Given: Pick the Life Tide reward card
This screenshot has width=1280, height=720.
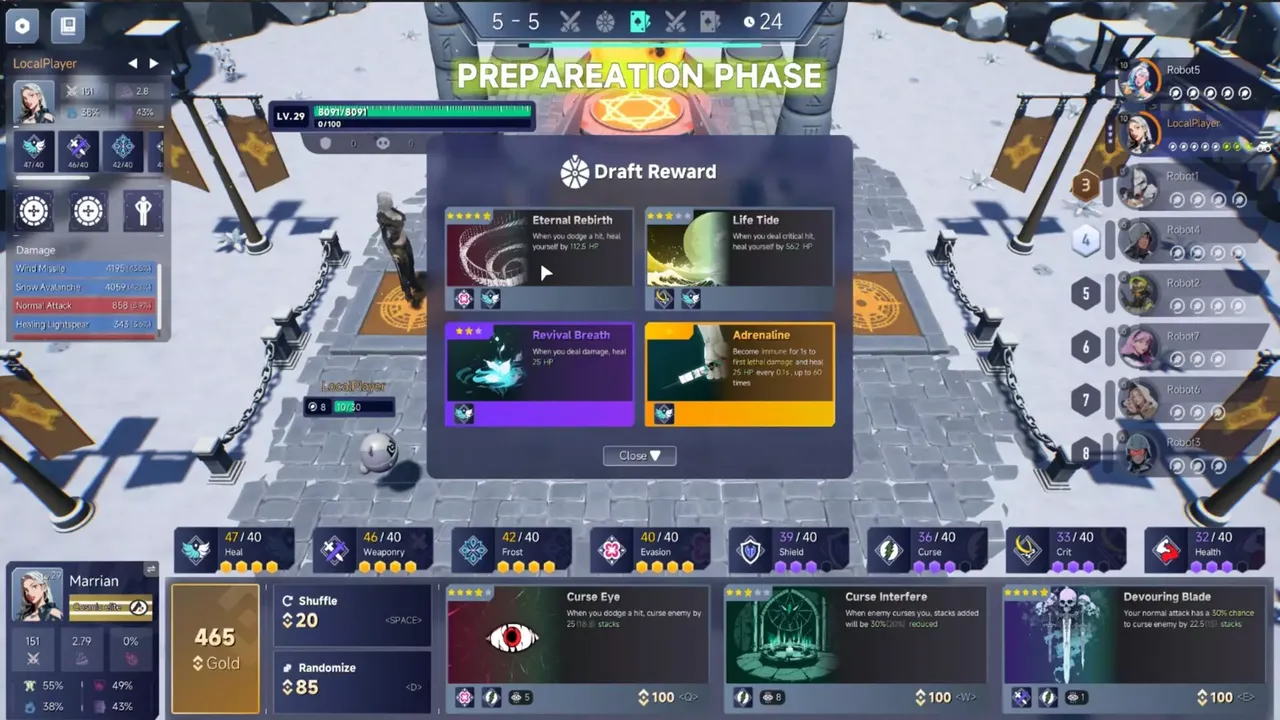Looking at the screenshot, I should [739, 257].
